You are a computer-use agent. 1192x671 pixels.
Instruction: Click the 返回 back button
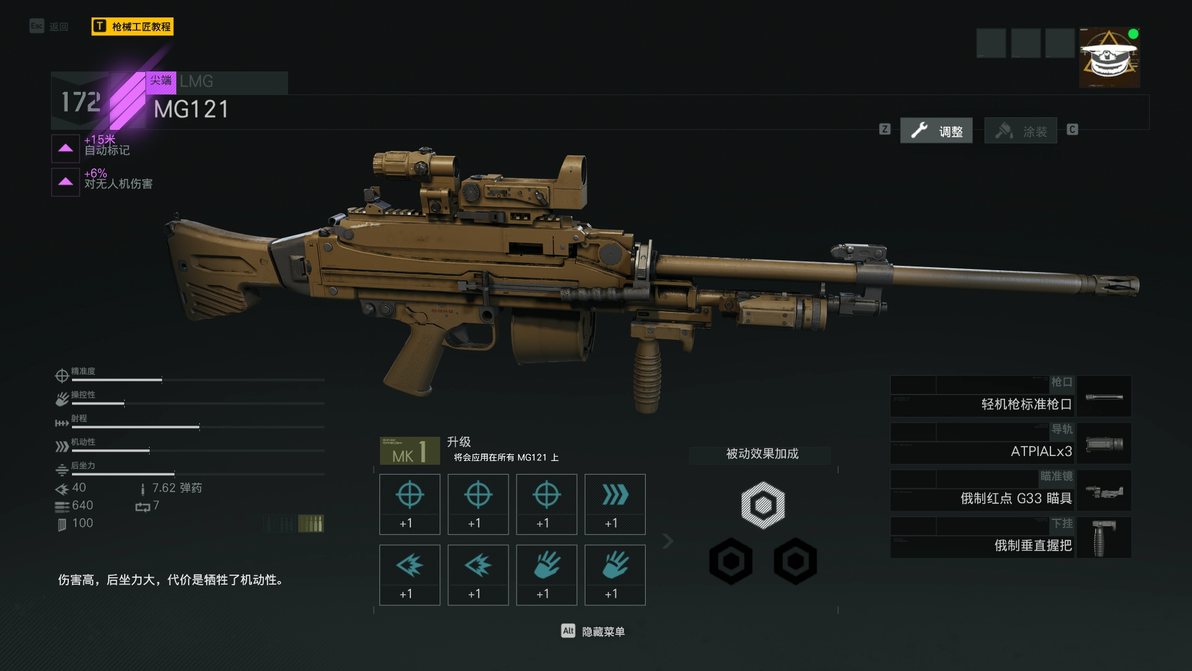point(49,26)
